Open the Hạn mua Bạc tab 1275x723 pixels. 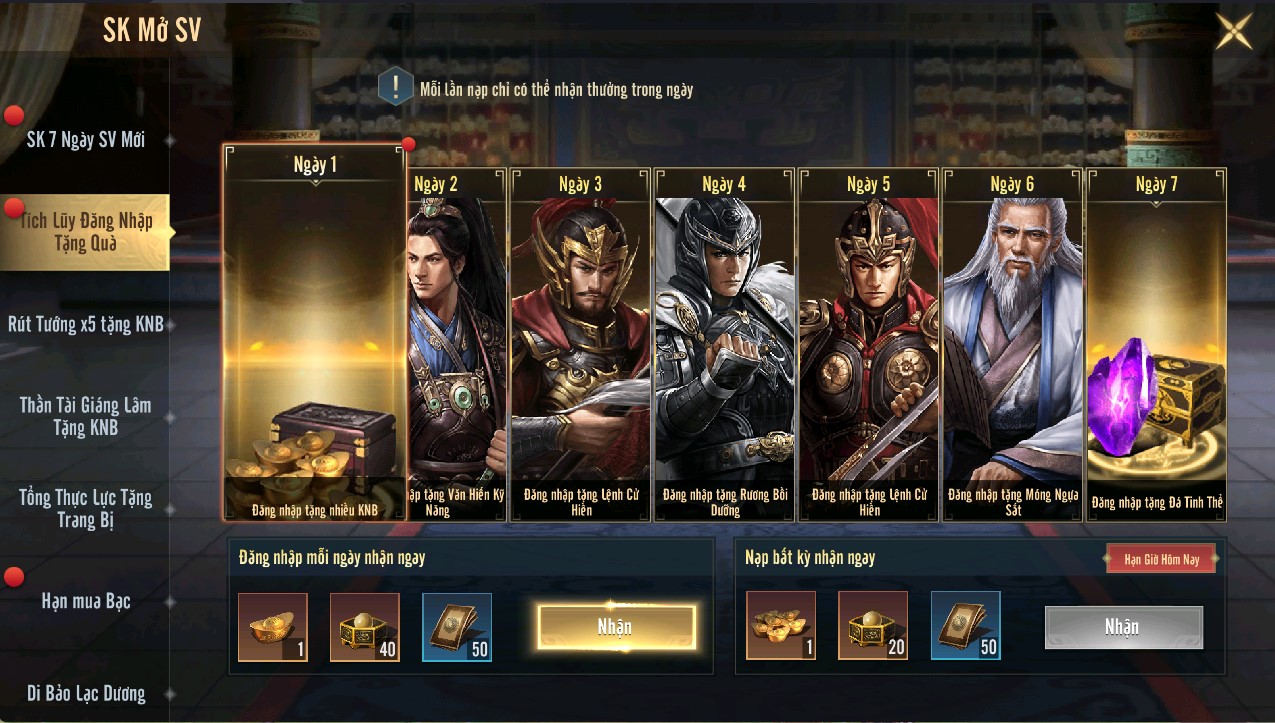(x=86, y=601)
